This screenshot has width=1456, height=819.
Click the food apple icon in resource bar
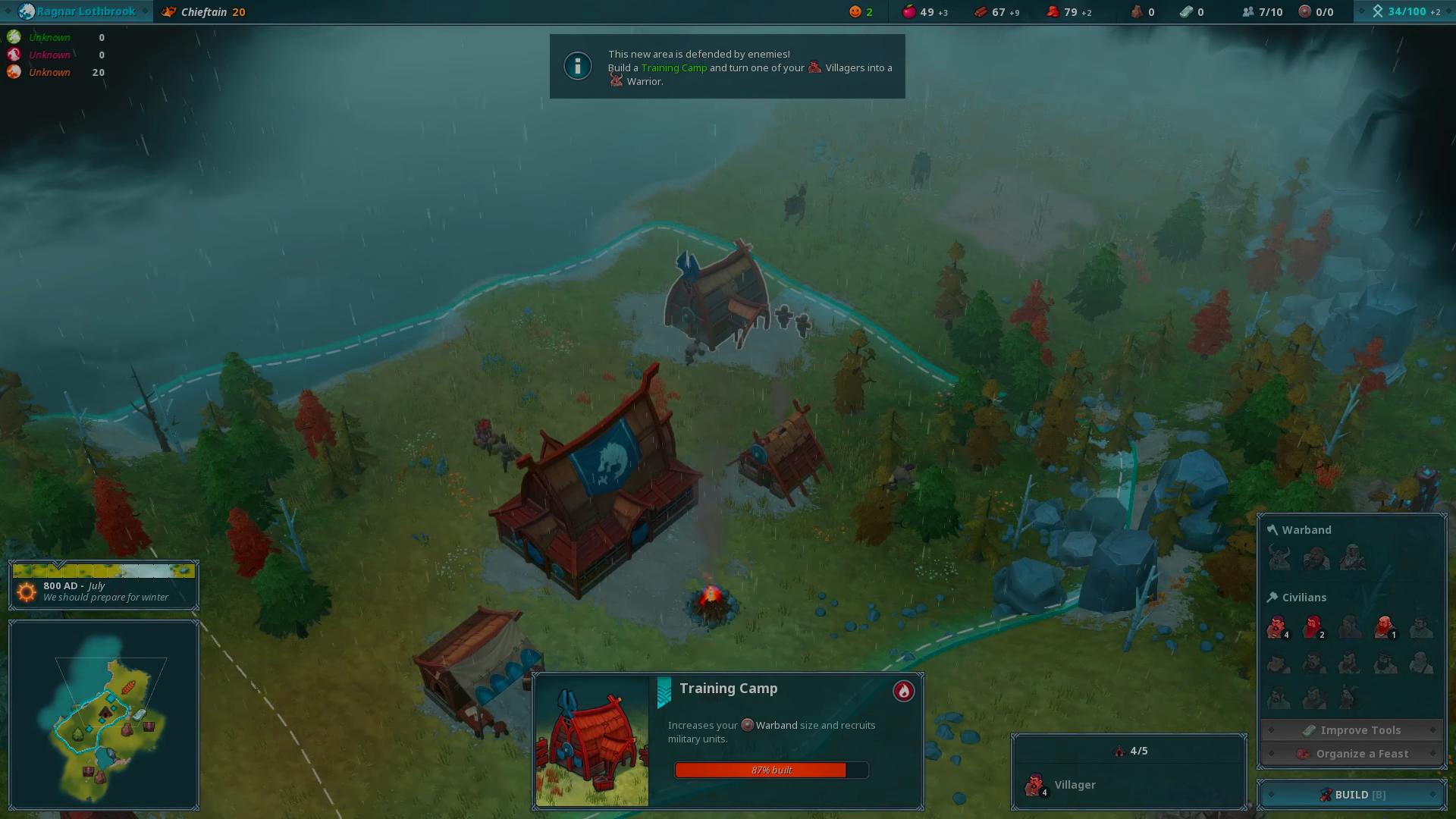pos(911,11)
